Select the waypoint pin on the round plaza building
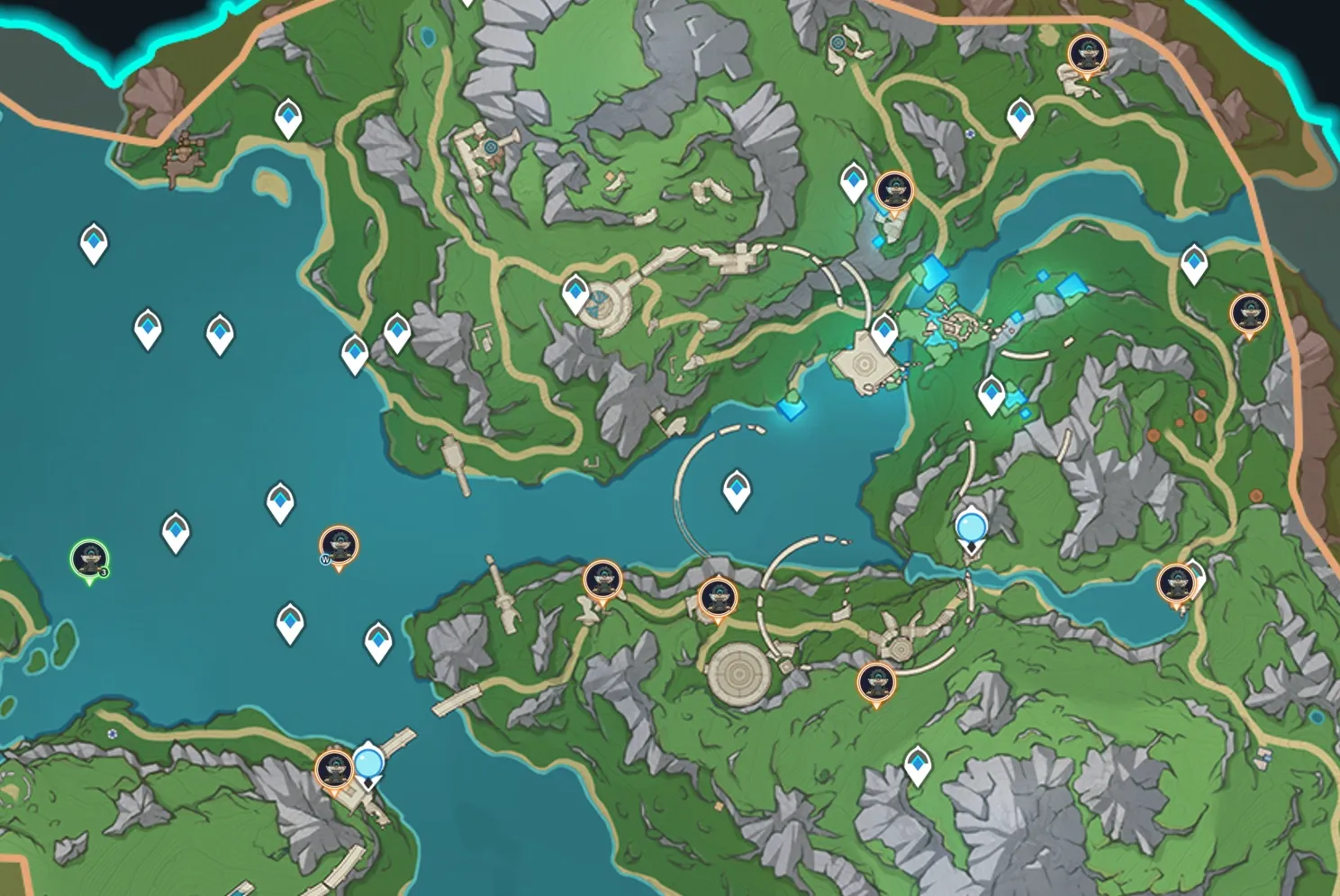Viewport: 1340px width, 896px height. click(x=575, y=293)
